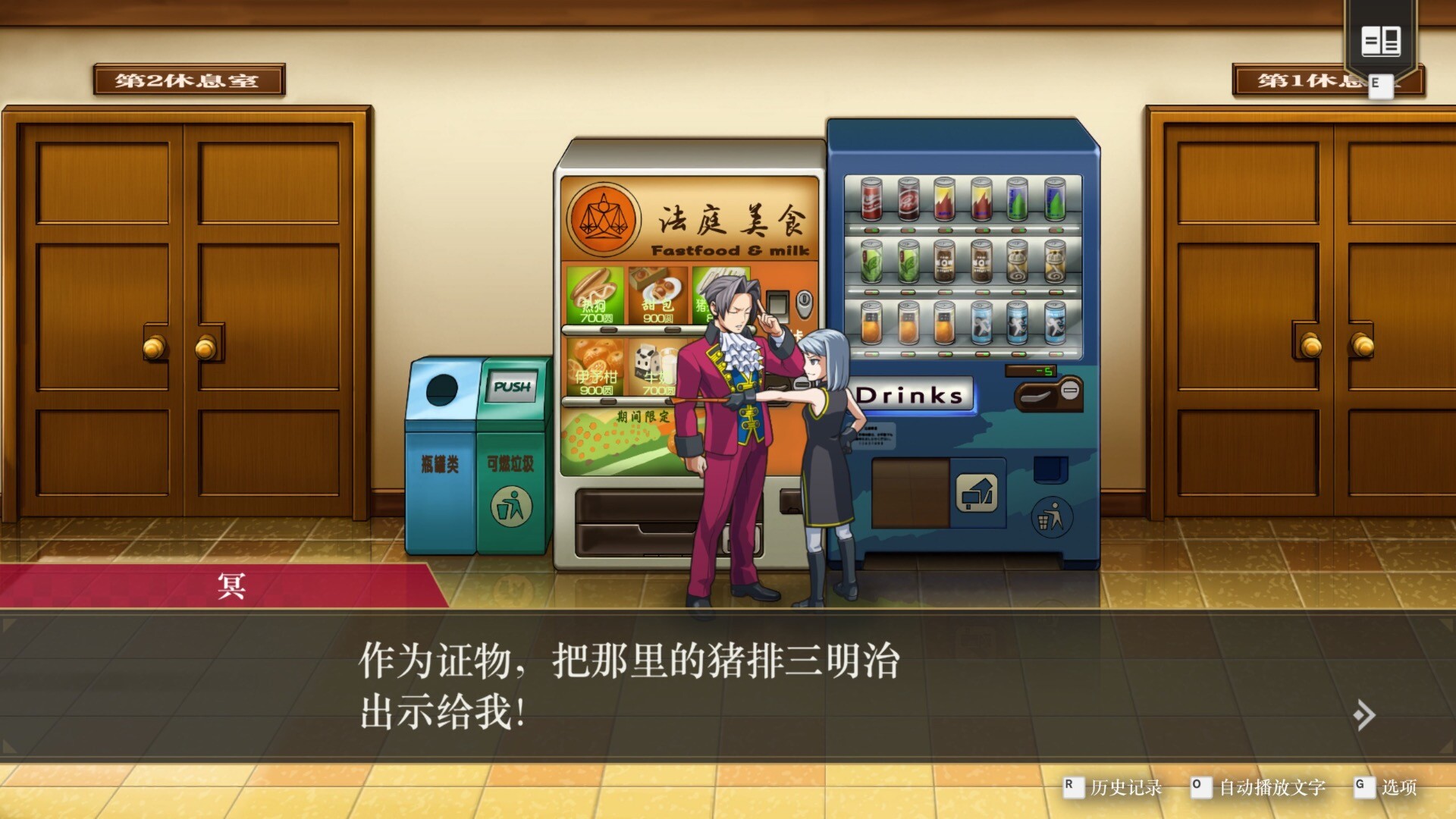The height and width of the screenshot is (819, 1456).
Task: Open the 选项 options menu
Action: click(1398, 787)
